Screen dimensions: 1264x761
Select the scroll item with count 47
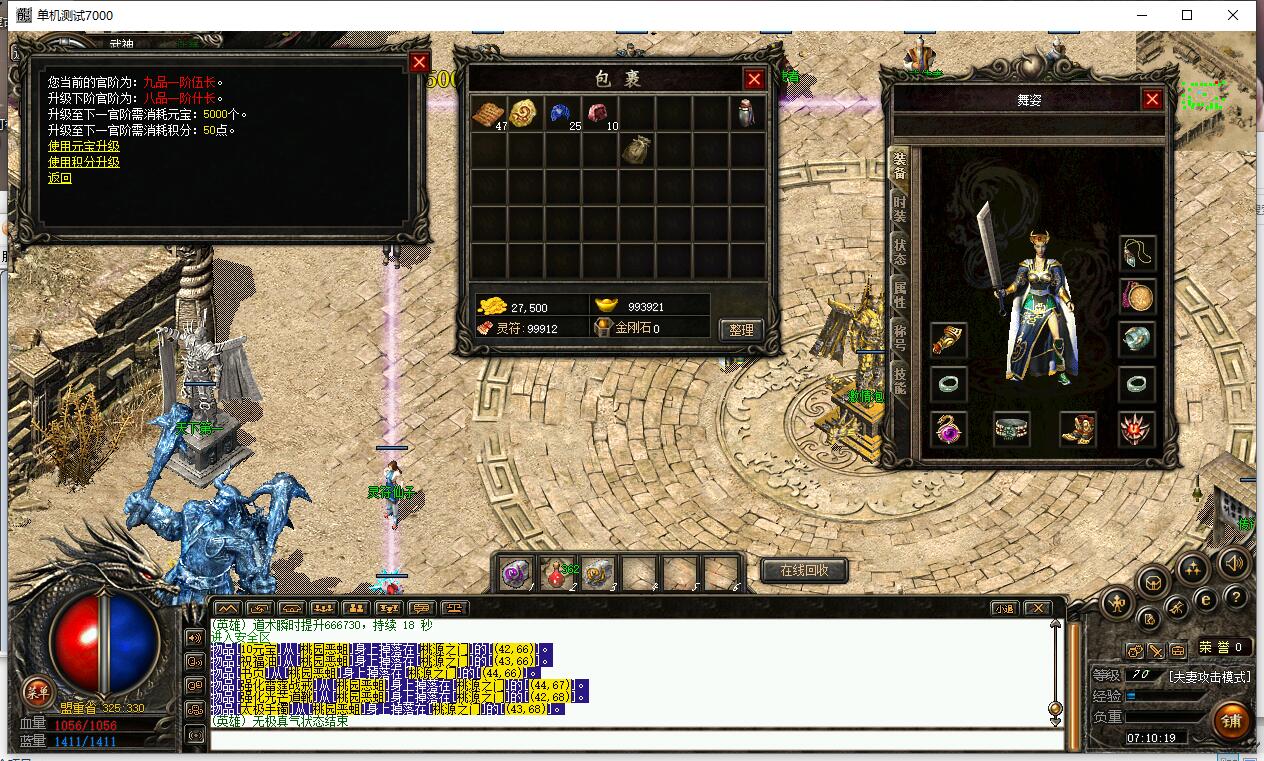(x=490, y=113)
